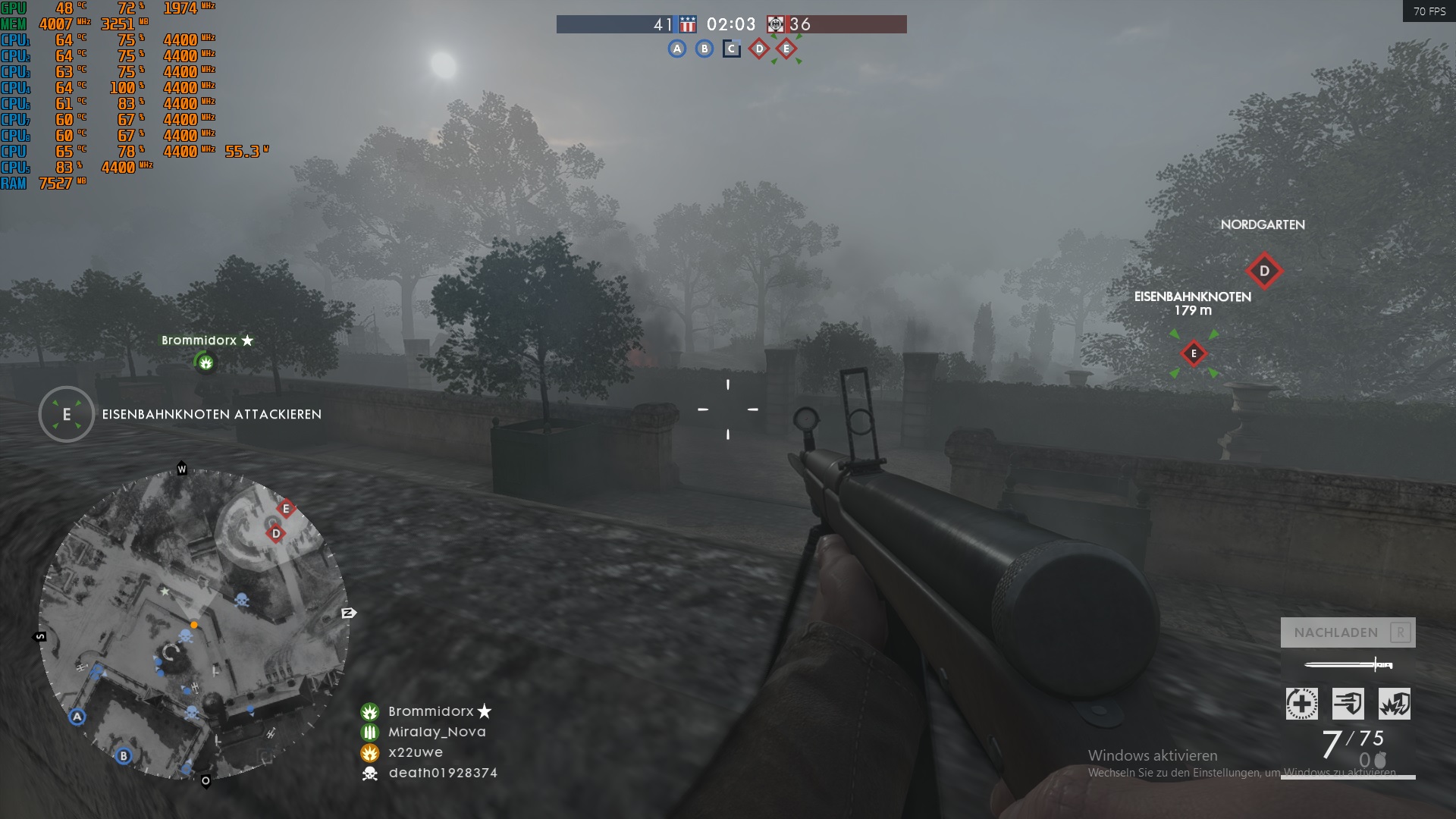The width and height of the screenshot is (1456, 819).
Task: Expand the E marker below Eisenbahnknoten distance
Action: tap(1194, 353)
